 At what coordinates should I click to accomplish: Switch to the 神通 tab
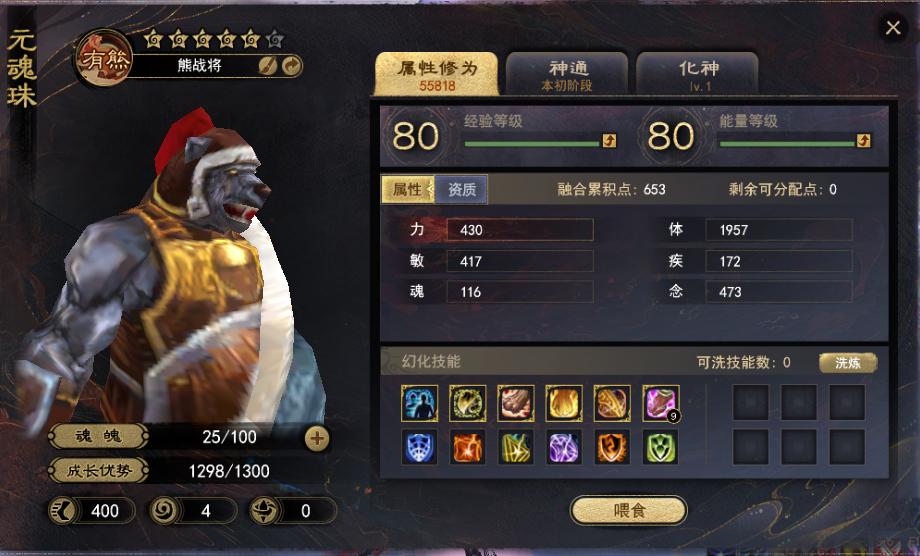coord(567,75)
